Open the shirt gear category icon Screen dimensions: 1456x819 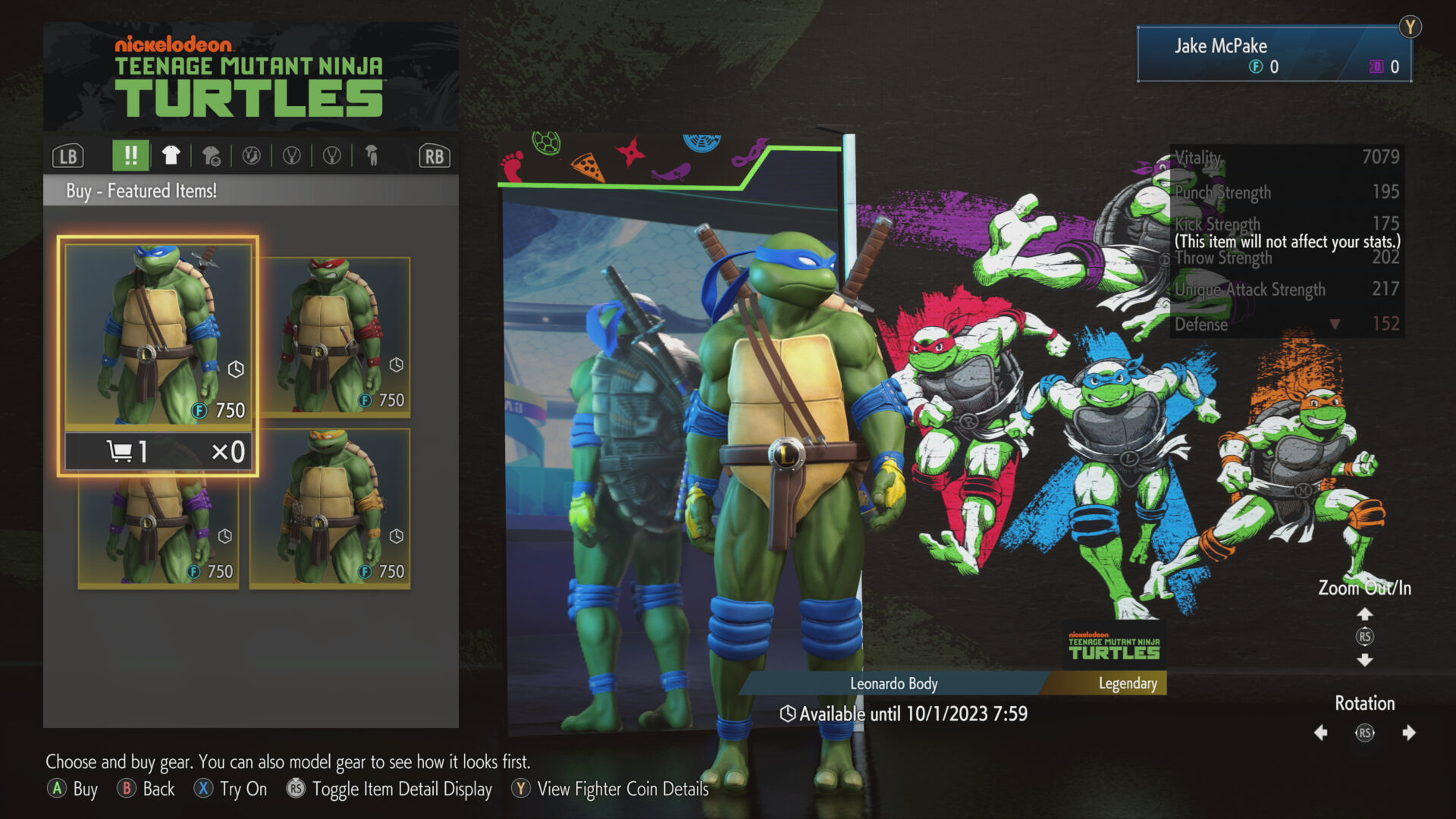[171, 155]
